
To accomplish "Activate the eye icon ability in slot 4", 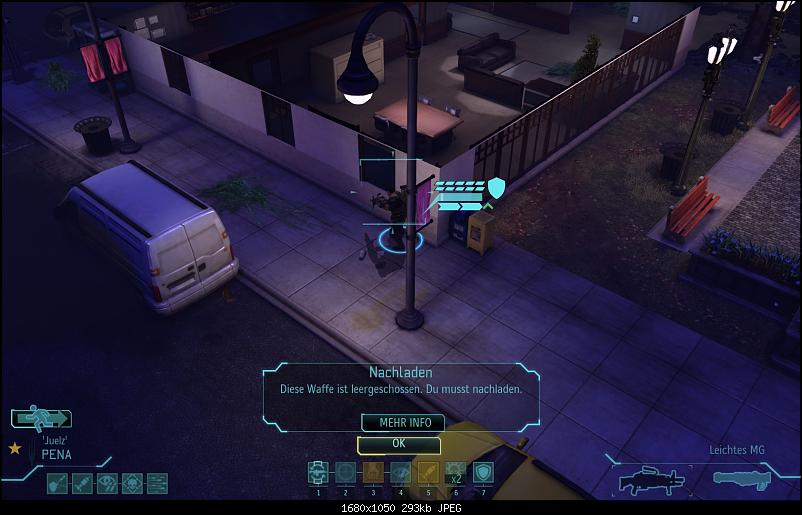I will pyautogui.click(x=401, y=473).
